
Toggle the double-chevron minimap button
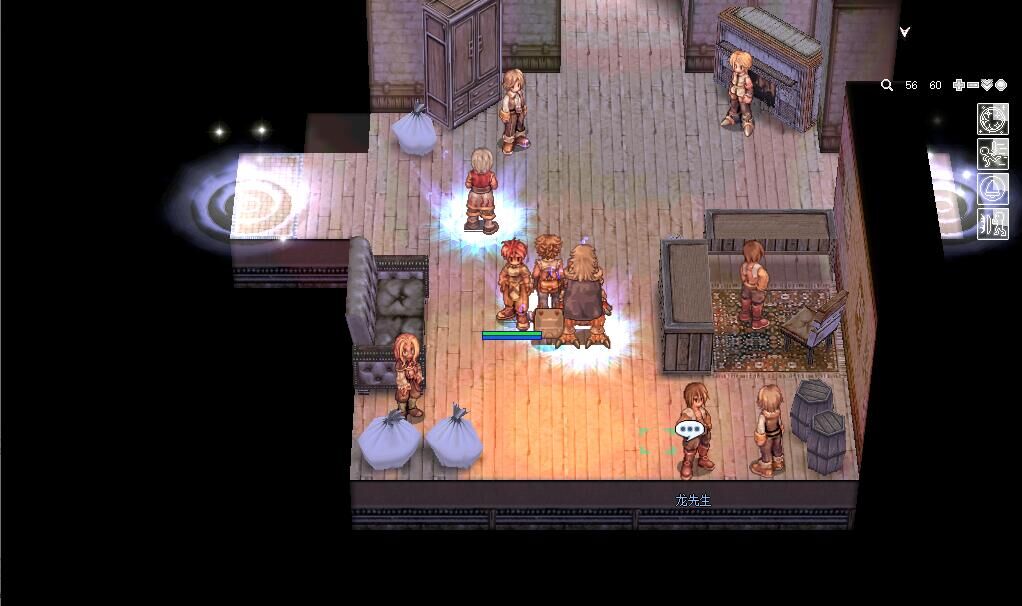987,86
